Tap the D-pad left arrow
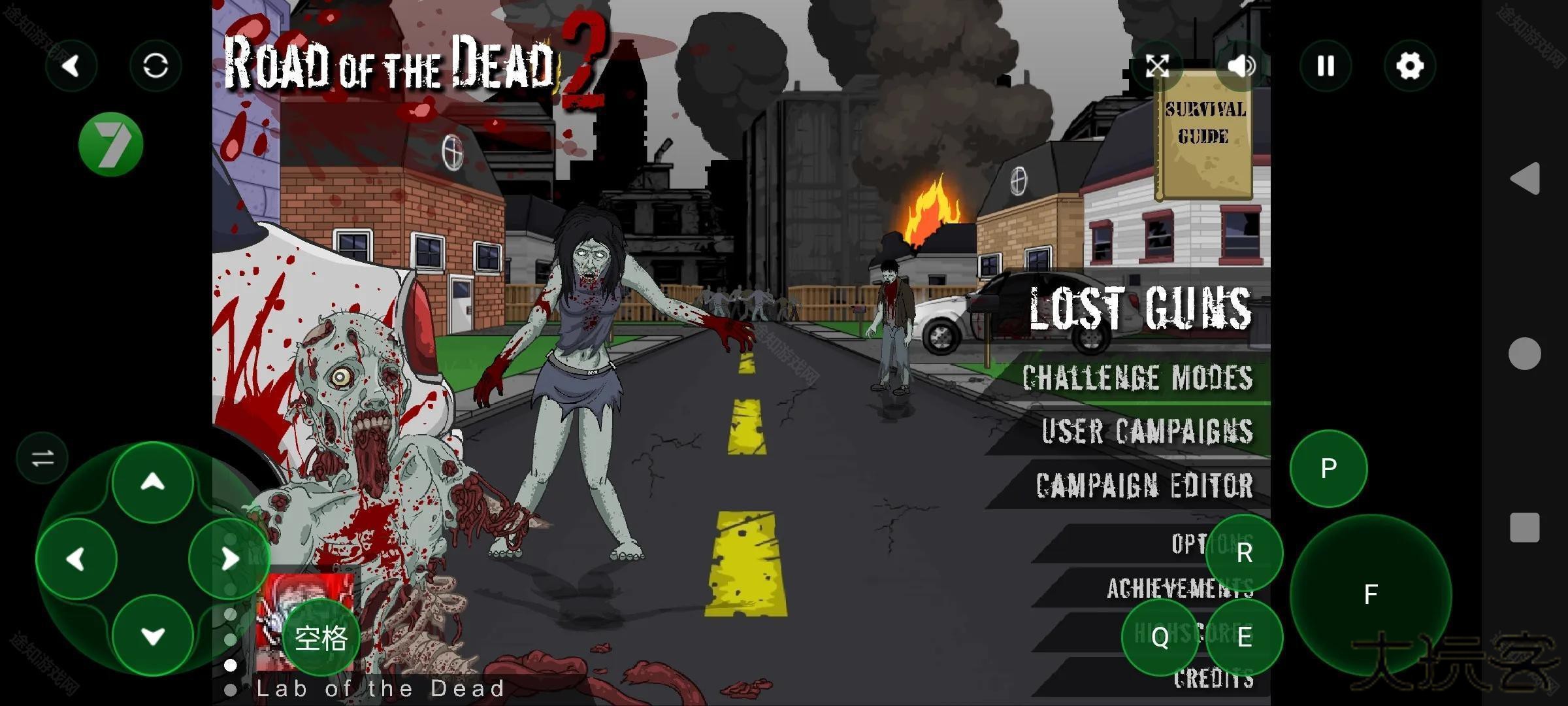Image resolution: width=1568 pixels, height=706 pixels. click(76, 559)
